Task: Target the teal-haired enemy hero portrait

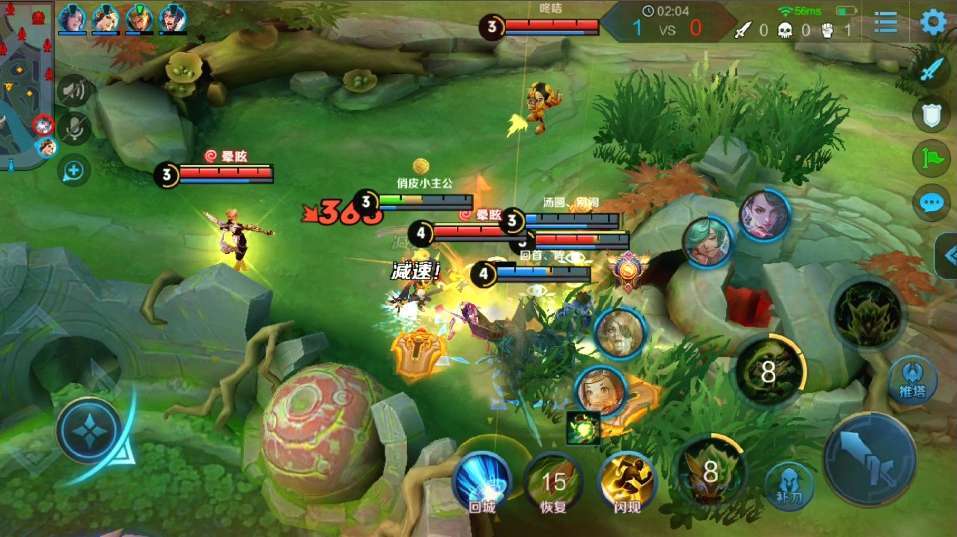Action: point(708,242)
